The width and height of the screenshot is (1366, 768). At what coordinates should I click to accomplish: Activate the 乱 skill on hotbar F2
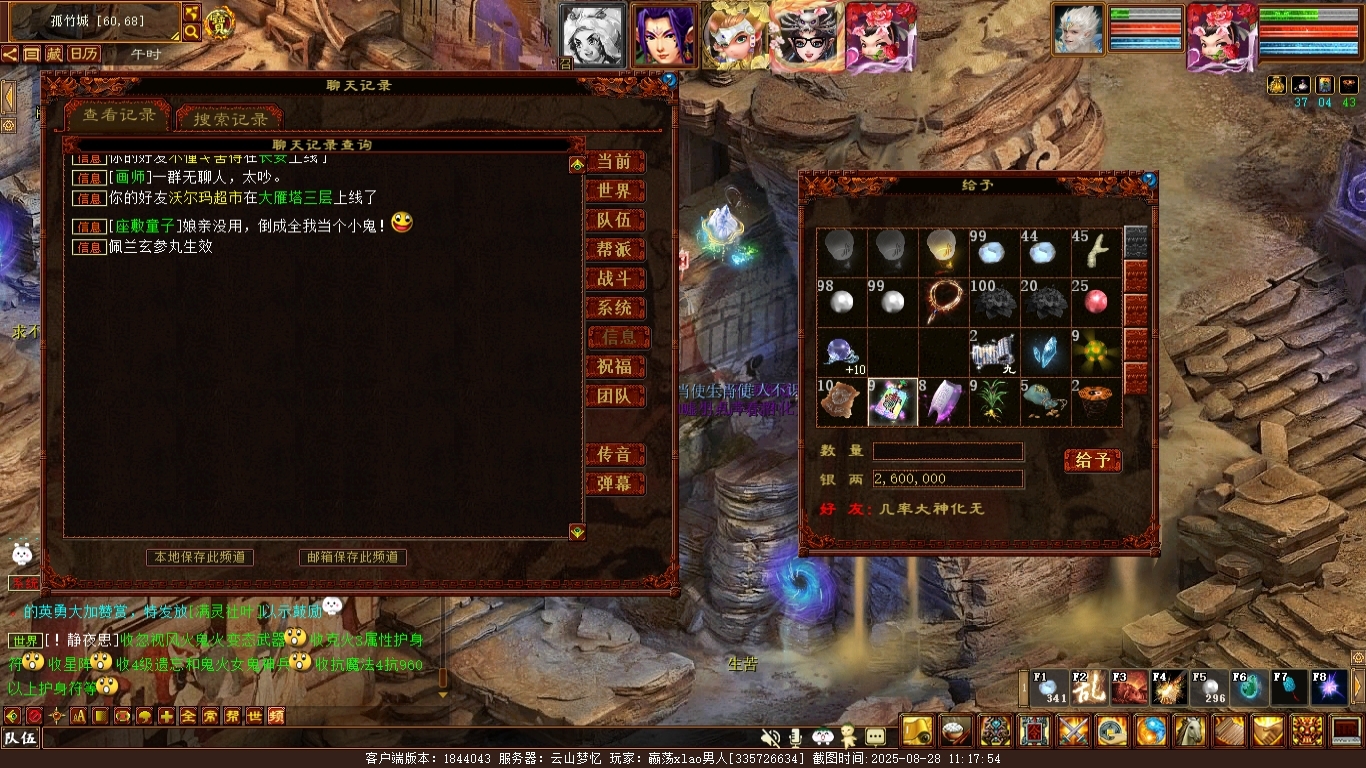[1089, 688]
